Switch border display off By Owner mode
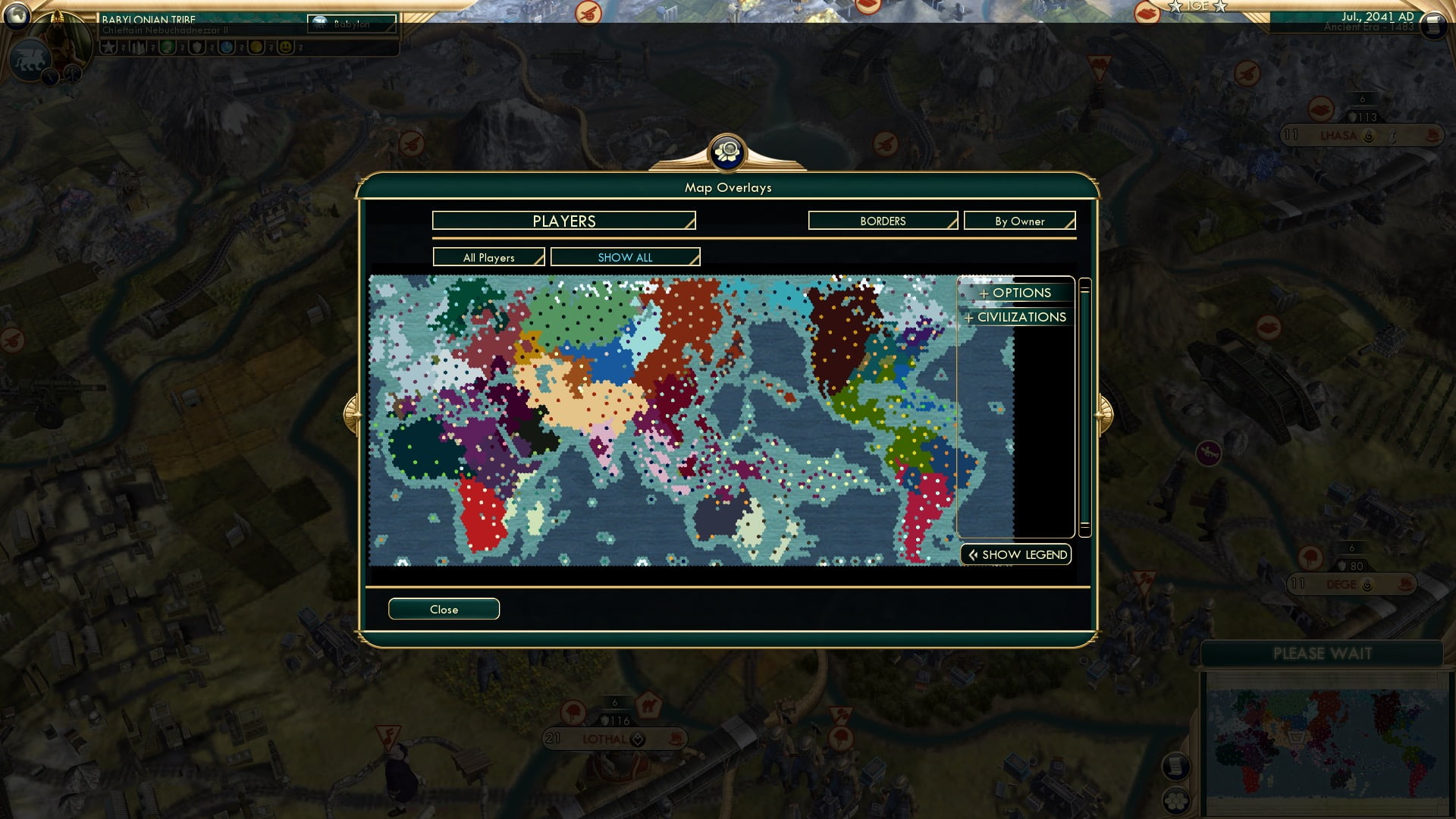This screenshot has height=819, width=1456. [1019, 221]
